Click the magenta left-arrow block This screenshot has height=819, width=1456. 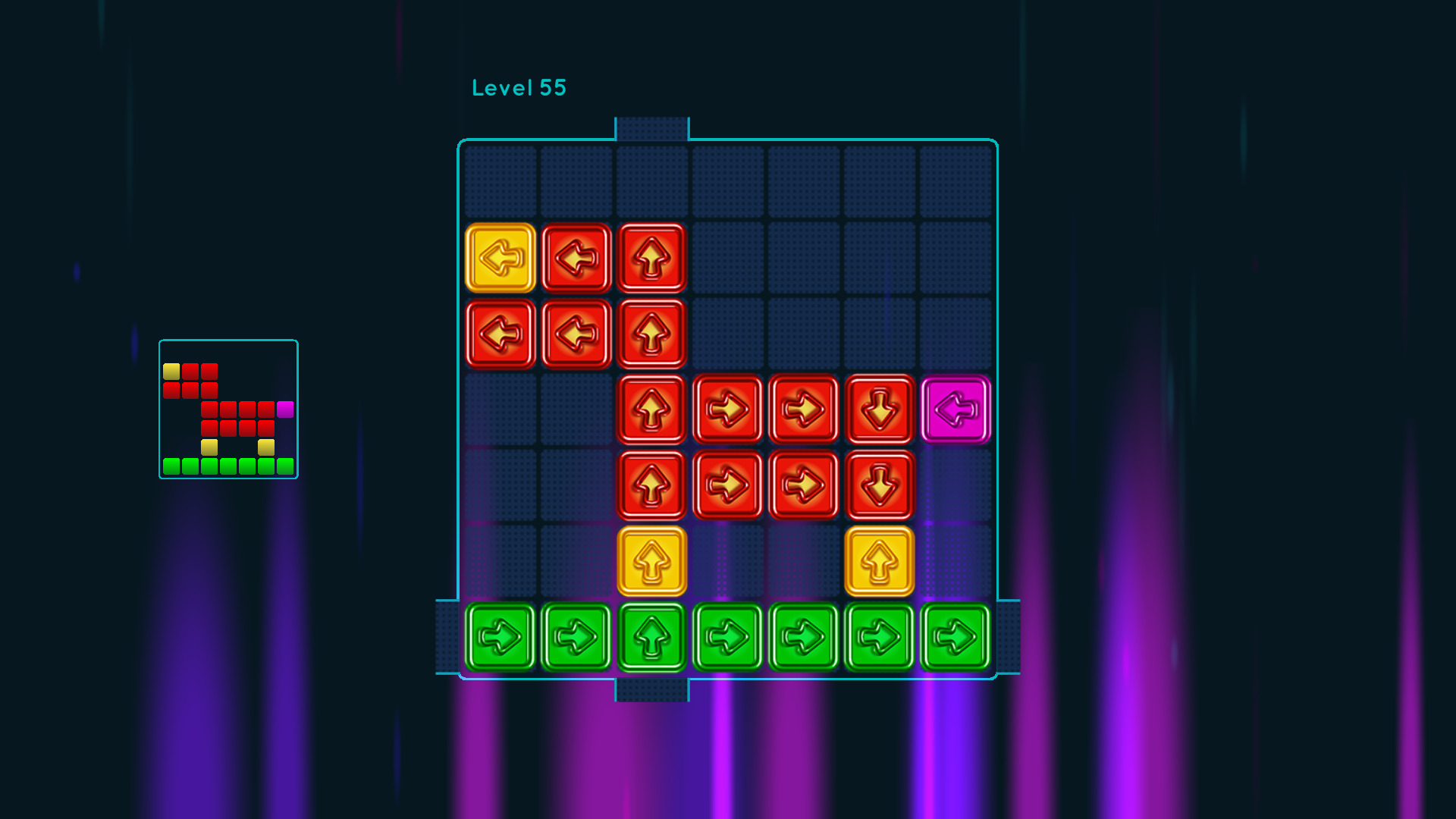coord(955,409)
